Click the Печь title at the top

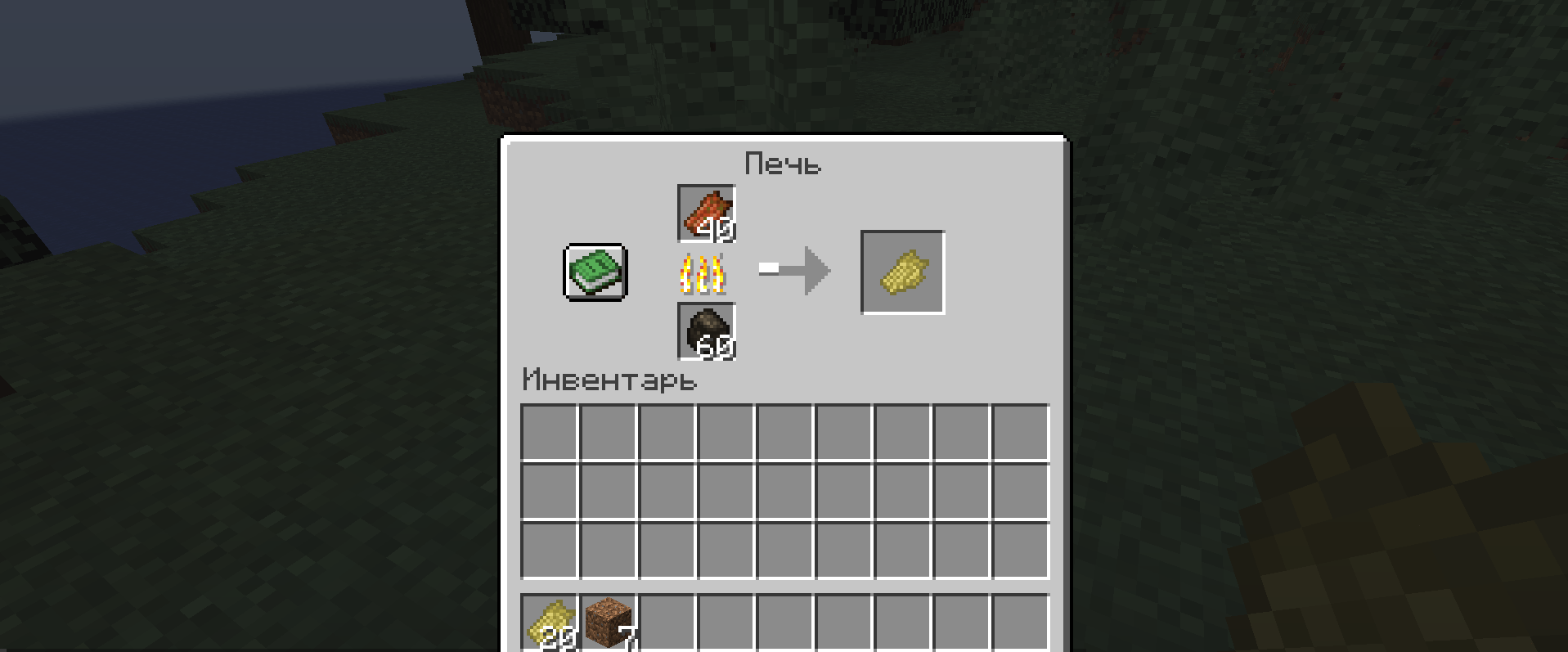pos(784,163)
